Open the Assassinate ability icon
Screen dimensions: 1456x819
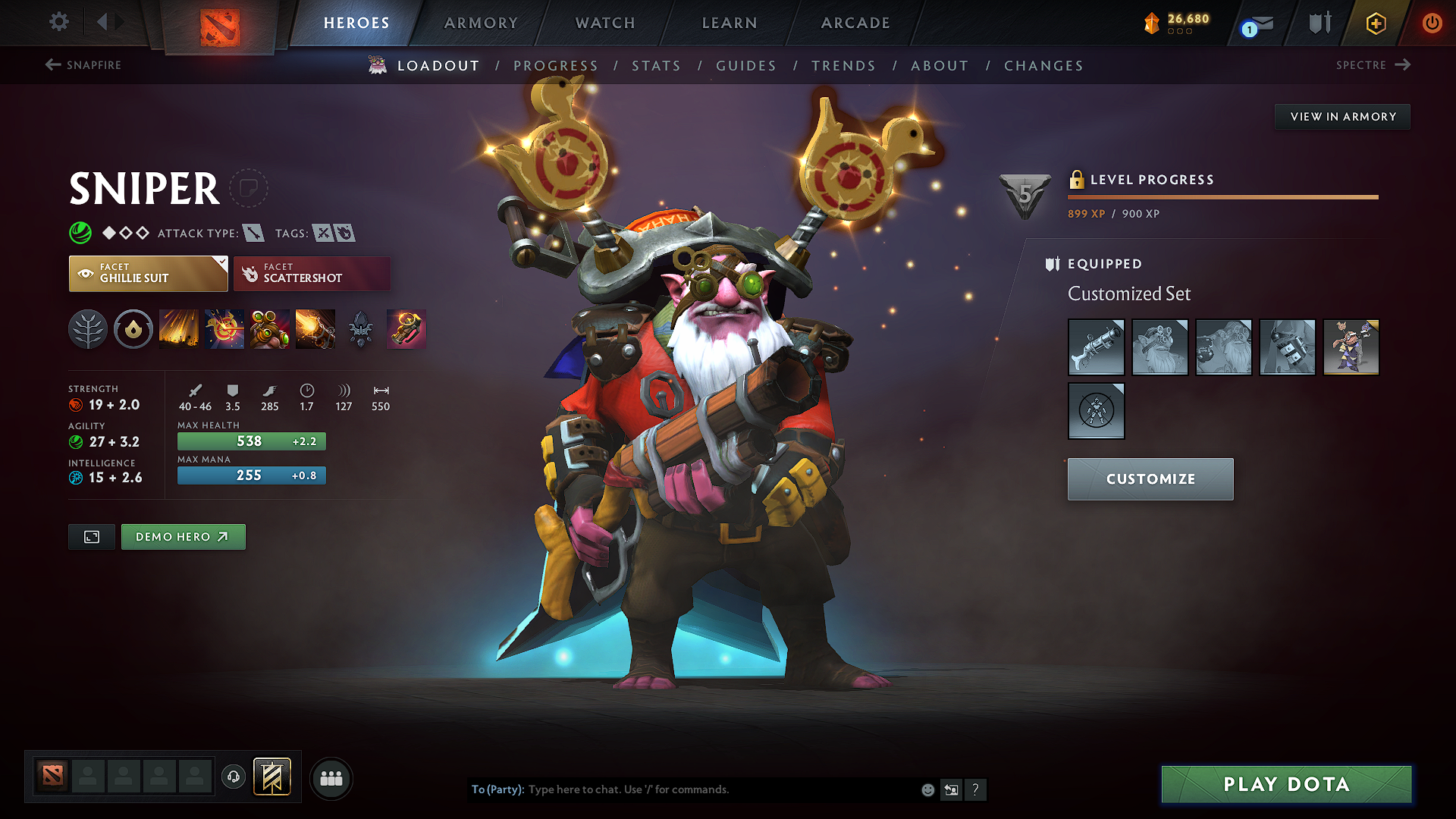pyautogui.click(x=315, y=329)
